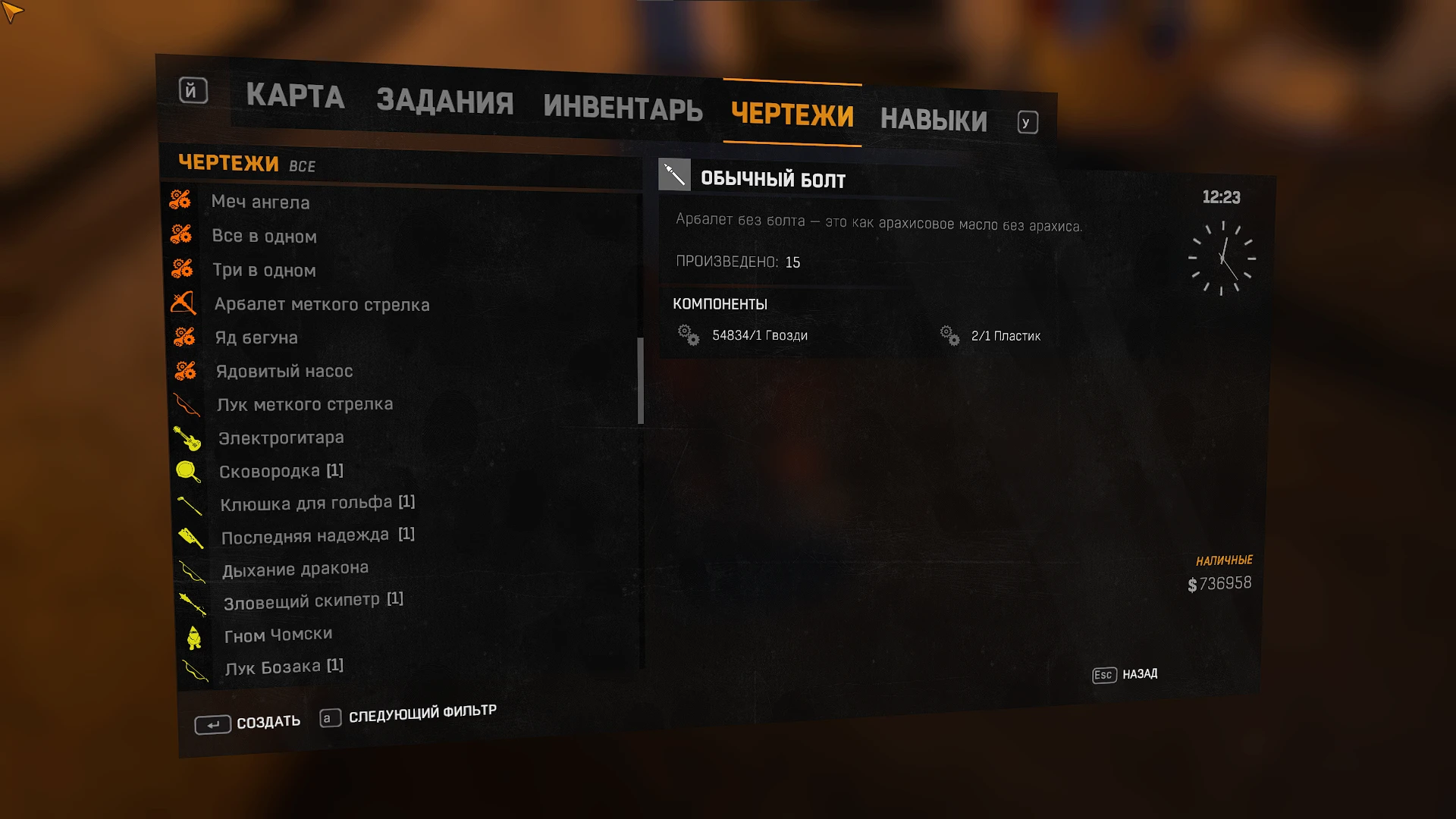Select the electric guitar icon for Электрогитара

(189, 440)
